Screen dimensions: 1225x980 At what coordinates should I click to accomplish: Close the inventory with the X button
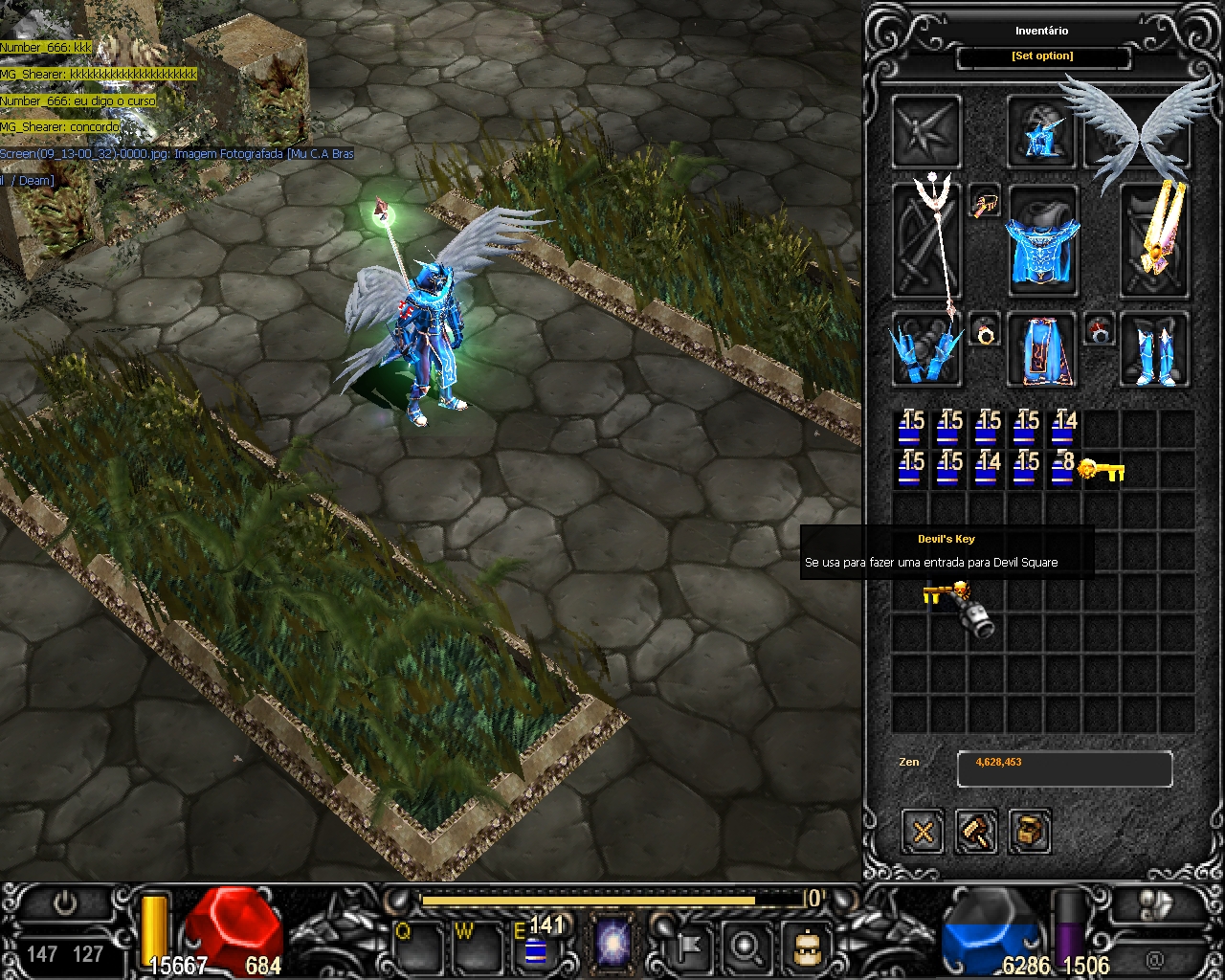pyautogui.click(x=923, y=831)
